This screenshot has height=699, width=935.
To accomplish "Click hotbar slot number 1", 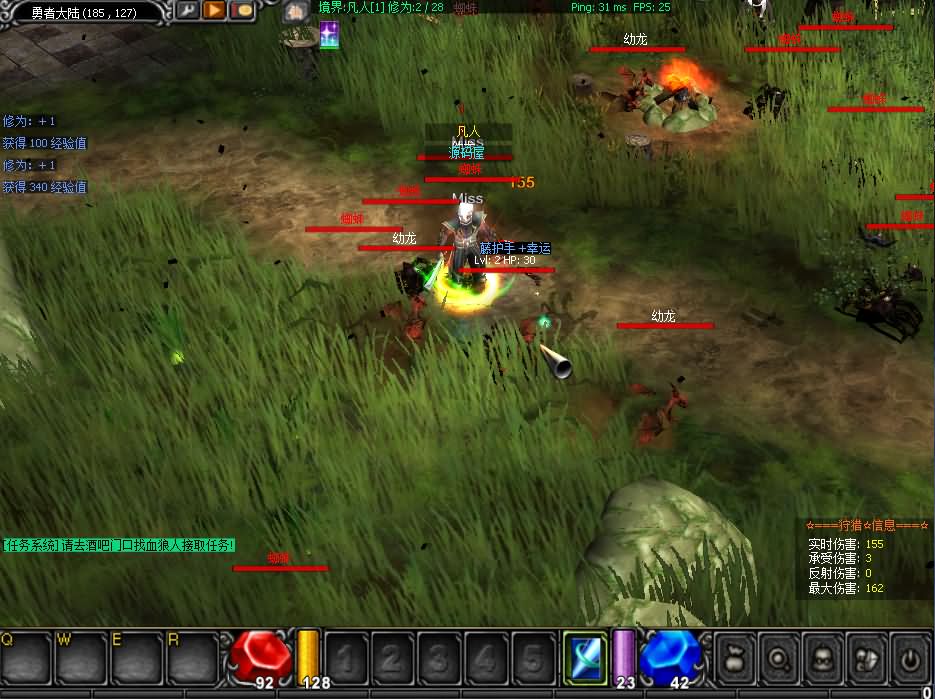I will point(345,658).
